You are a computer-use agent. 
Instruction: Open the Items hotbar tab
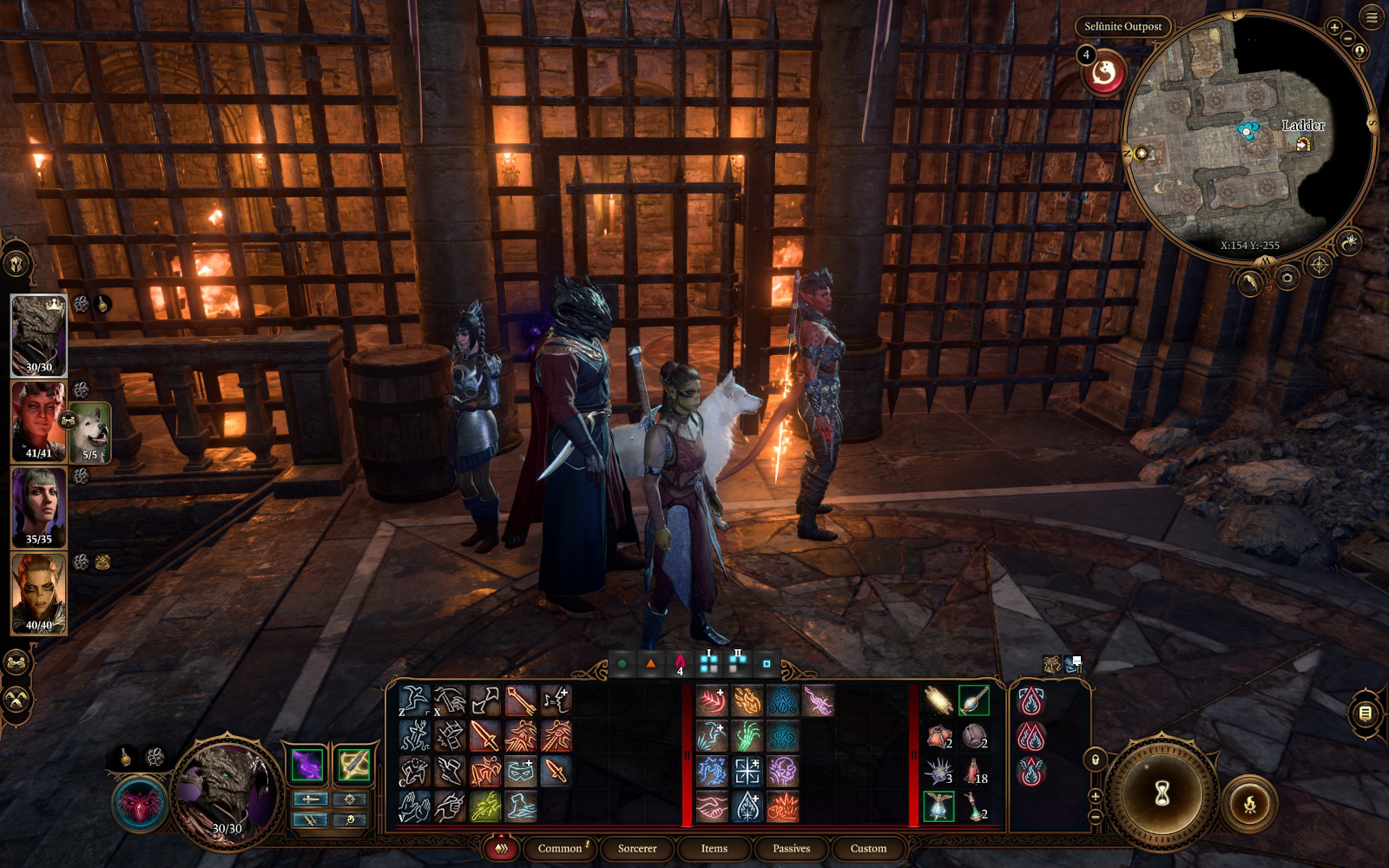tap(714, 848)
